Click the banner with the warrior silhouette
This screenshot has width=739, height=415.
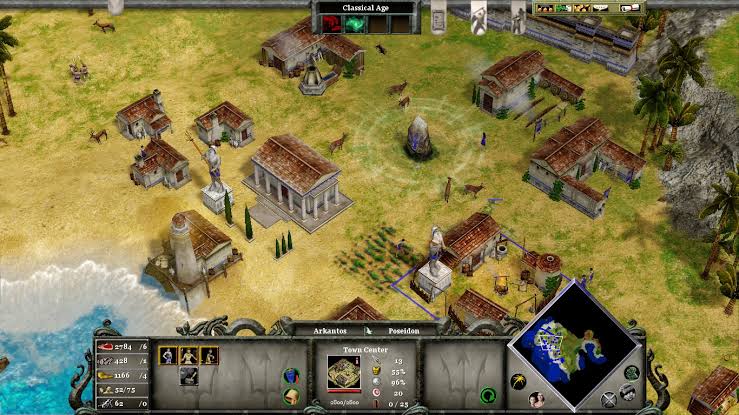tap(478, 14)
